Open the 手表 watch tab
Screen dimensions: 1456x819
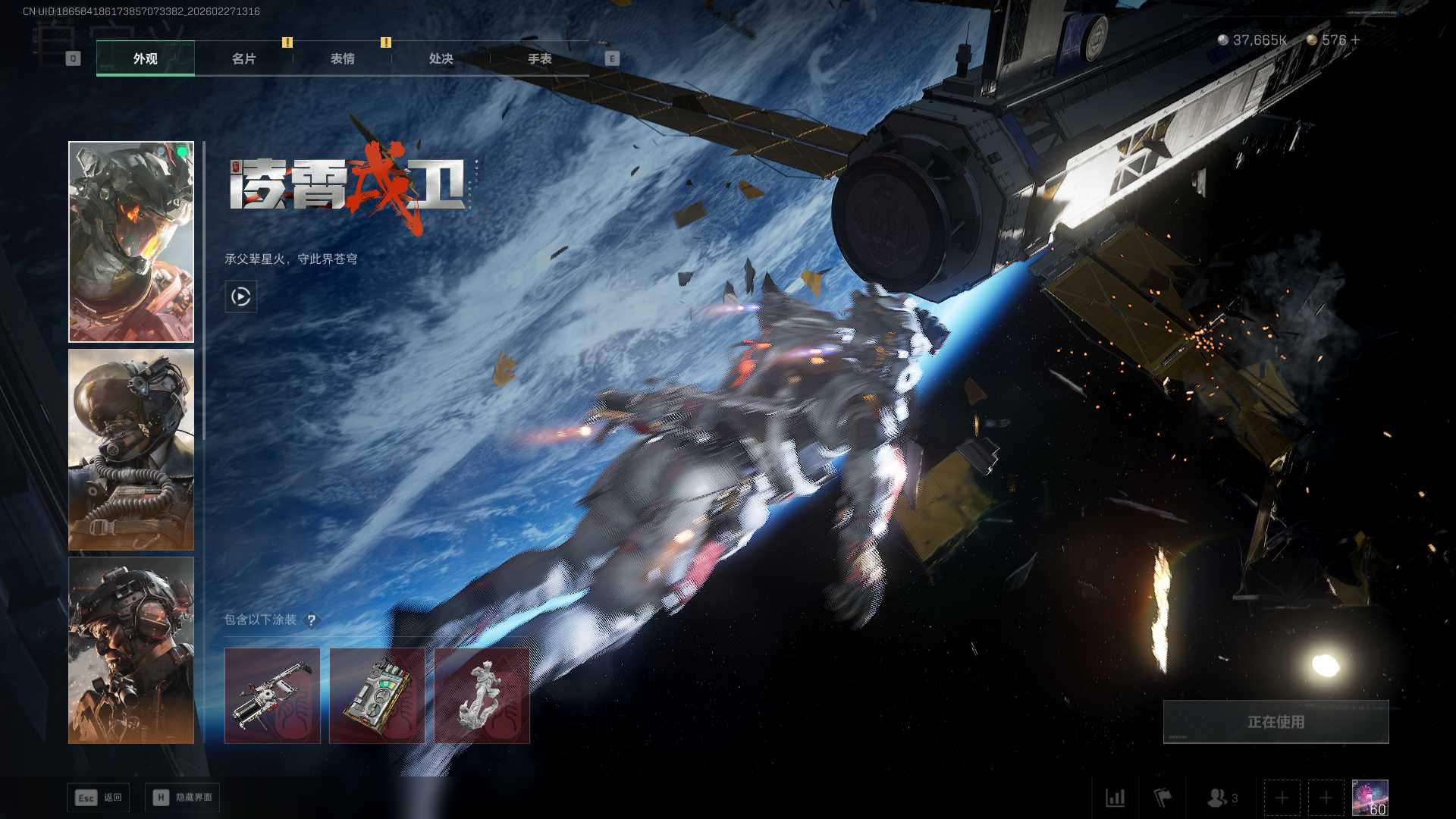[x=539, y=58]
